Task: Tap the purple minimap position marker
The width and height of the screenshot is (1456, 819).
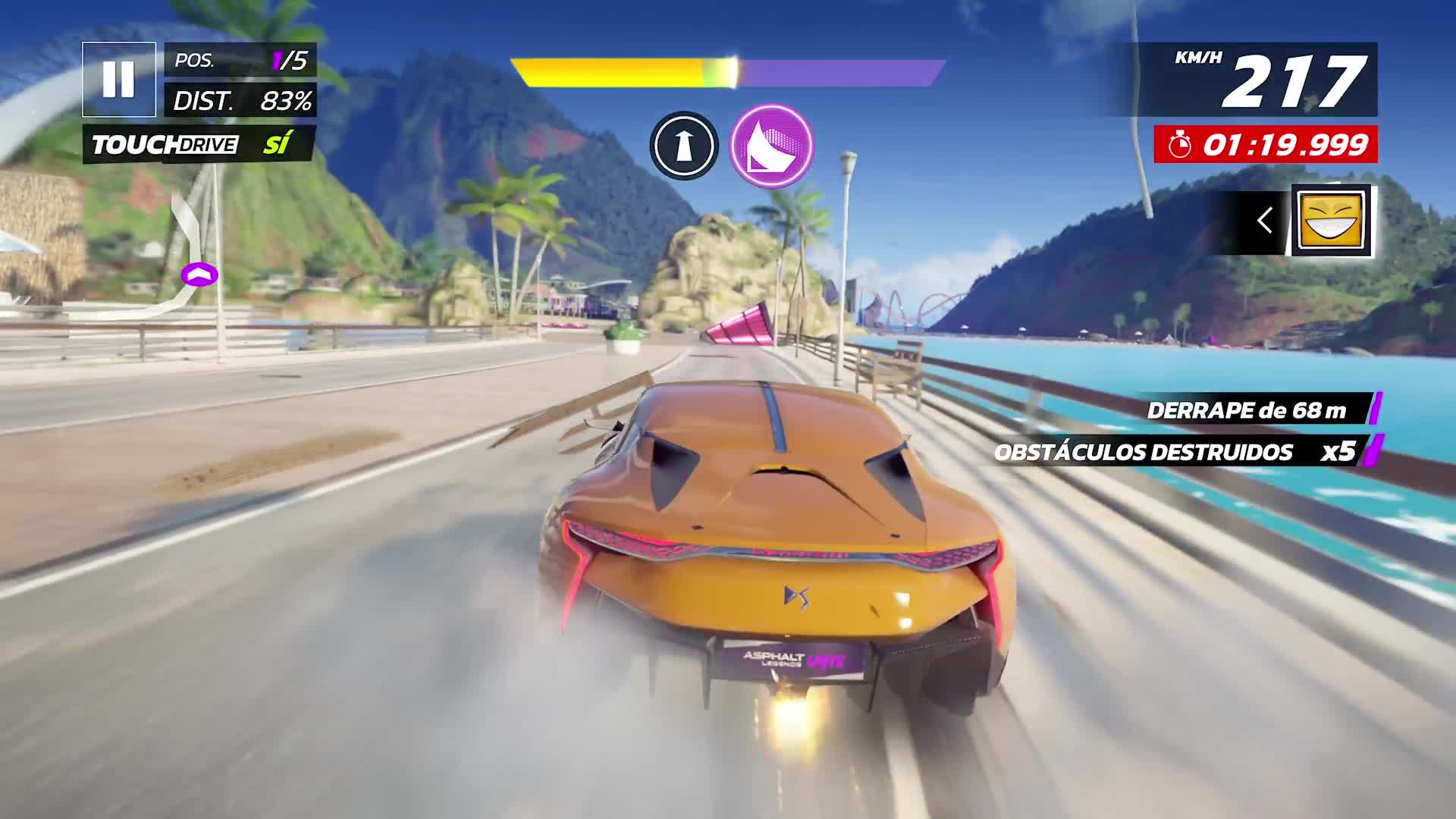Action: (x=201, y=276)
